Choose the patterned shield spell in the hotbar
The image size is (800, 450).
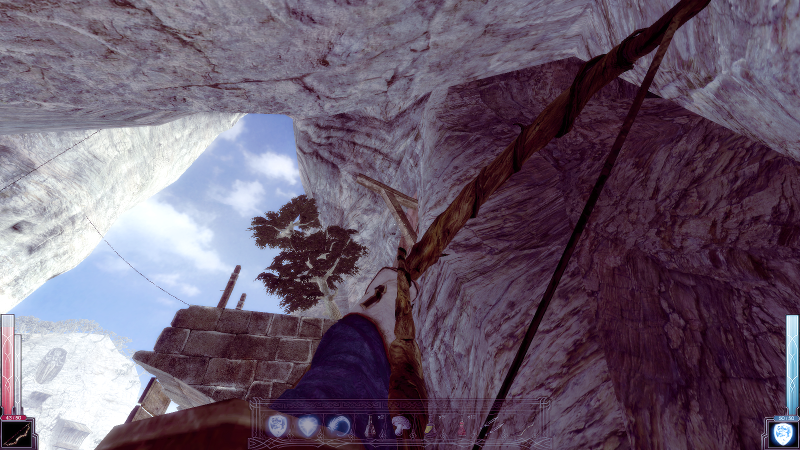click(278, 426)
